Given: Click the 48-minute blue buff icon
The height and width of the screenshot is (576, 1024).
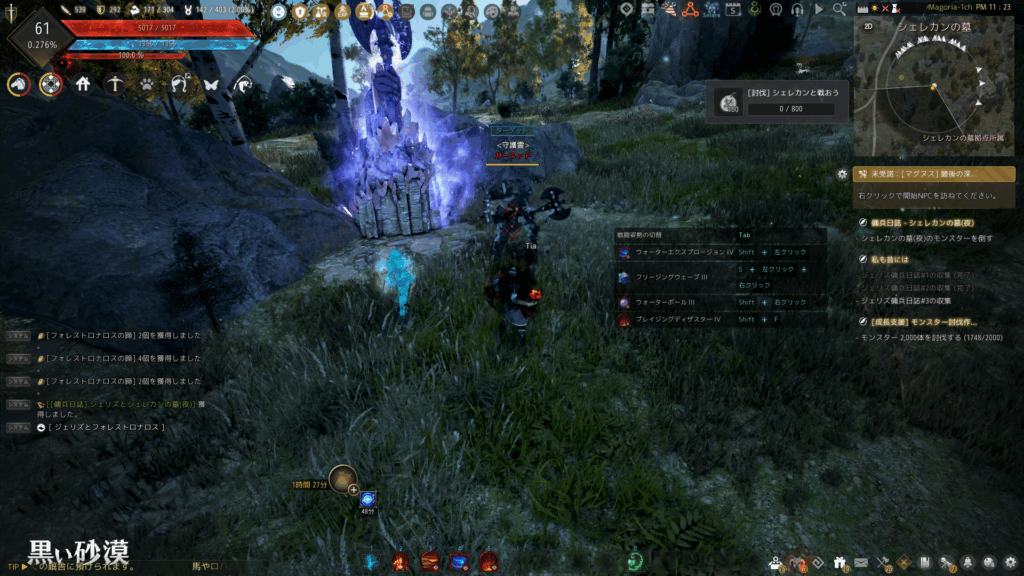Looking at the screenshot, I should 368,498.
